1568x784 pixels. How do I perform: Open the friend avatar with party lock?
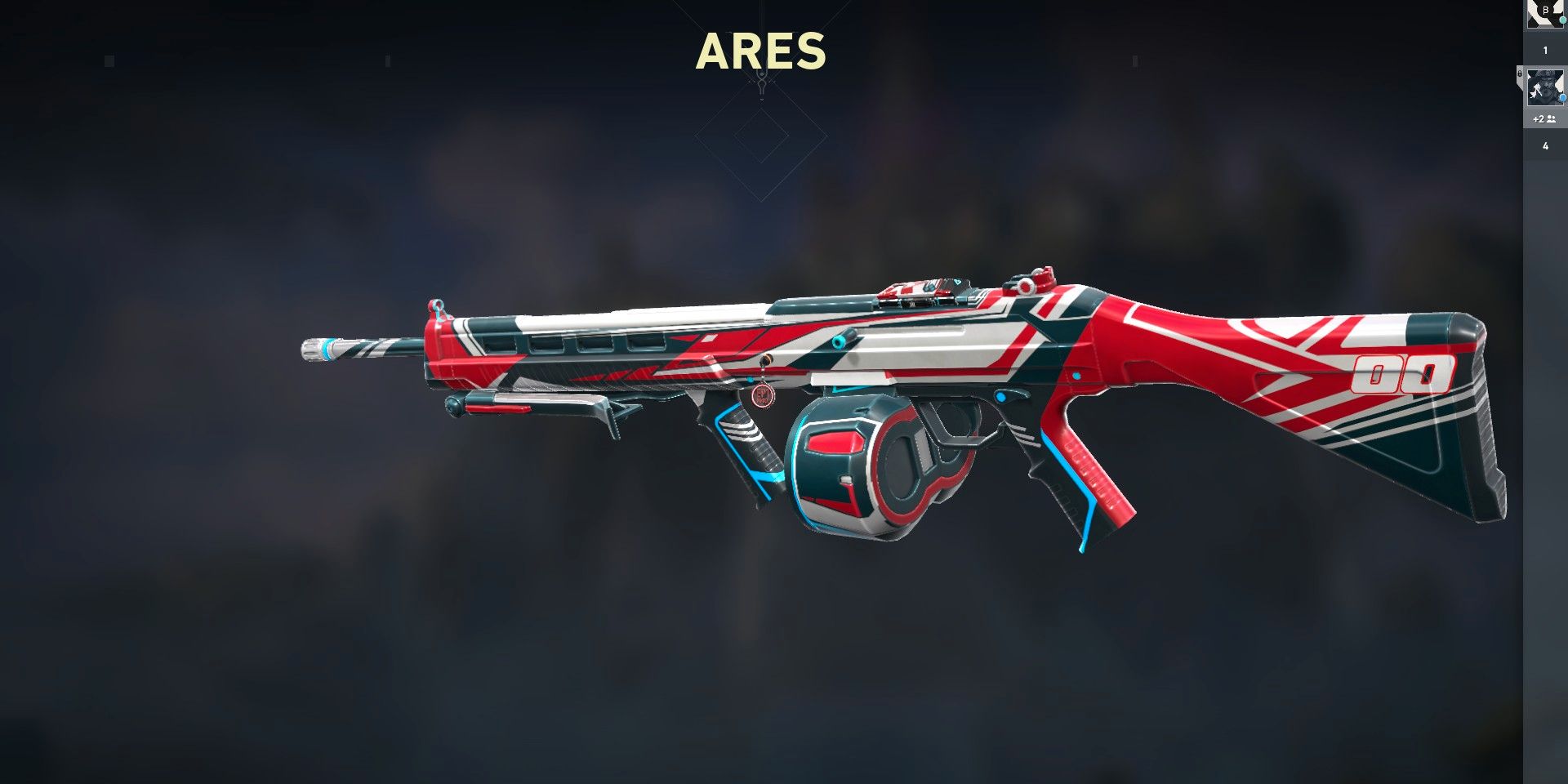pyautogui.click(x=1544, y=87)
